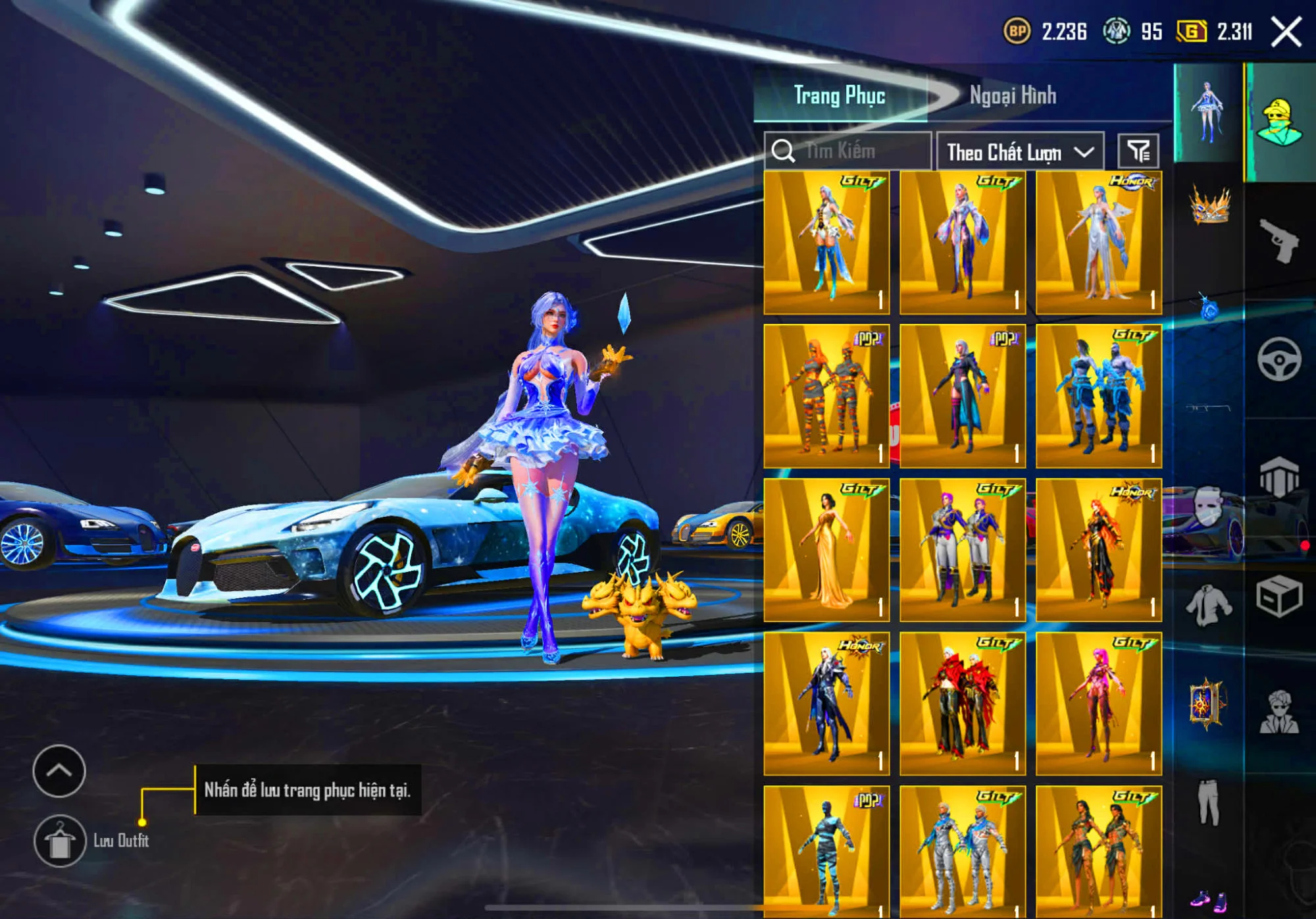Open the steering wheel vehicles category
Screen dimensions: 1316x919
click(1278, 359)
